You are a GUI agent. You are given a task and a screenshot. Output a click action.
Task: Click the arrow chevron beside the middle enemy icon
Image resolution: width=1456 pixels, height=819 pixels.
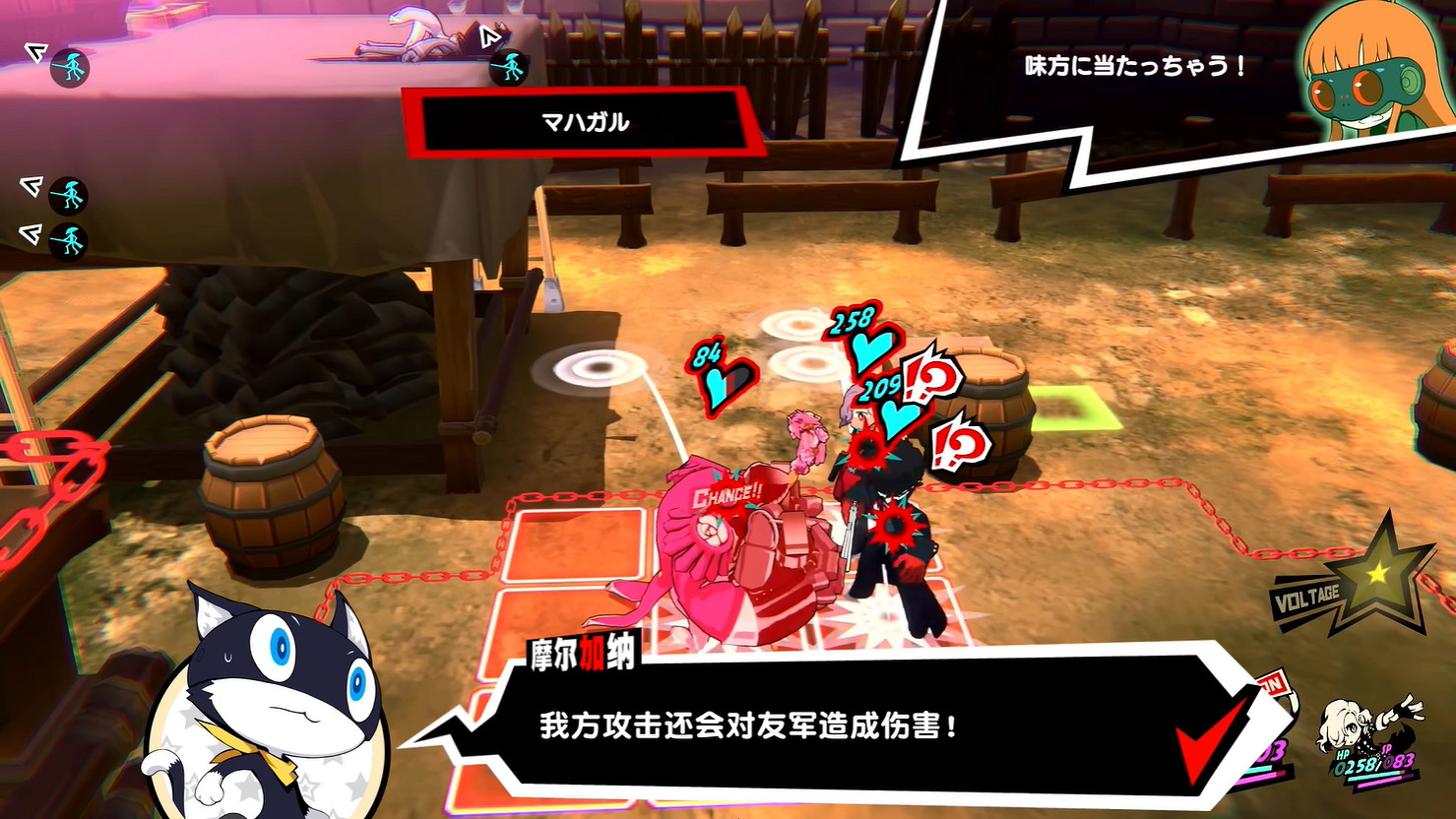[29, 185]
